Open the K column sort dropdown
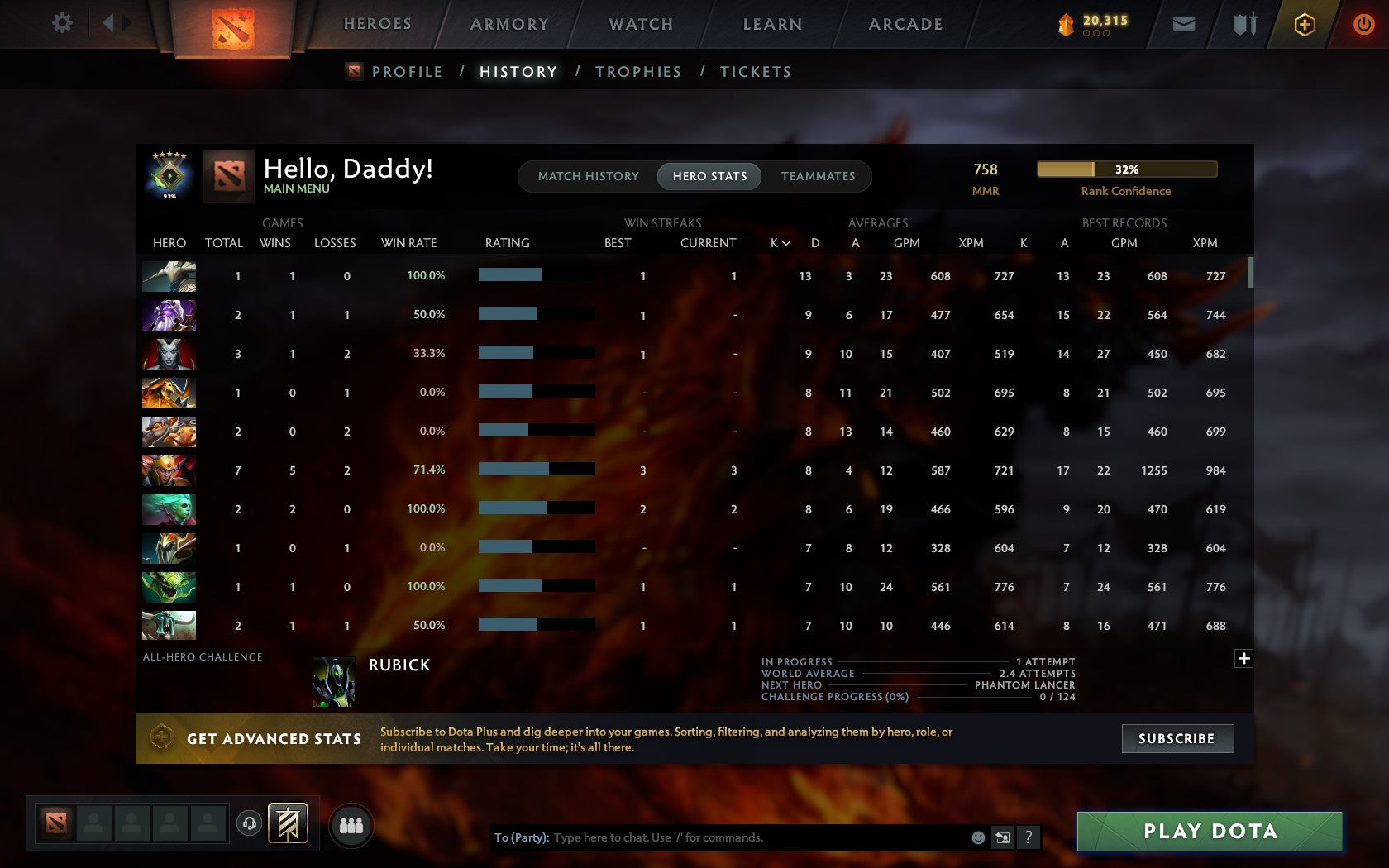Screen dimensions: 1389x868 click(x=778, y=243)
